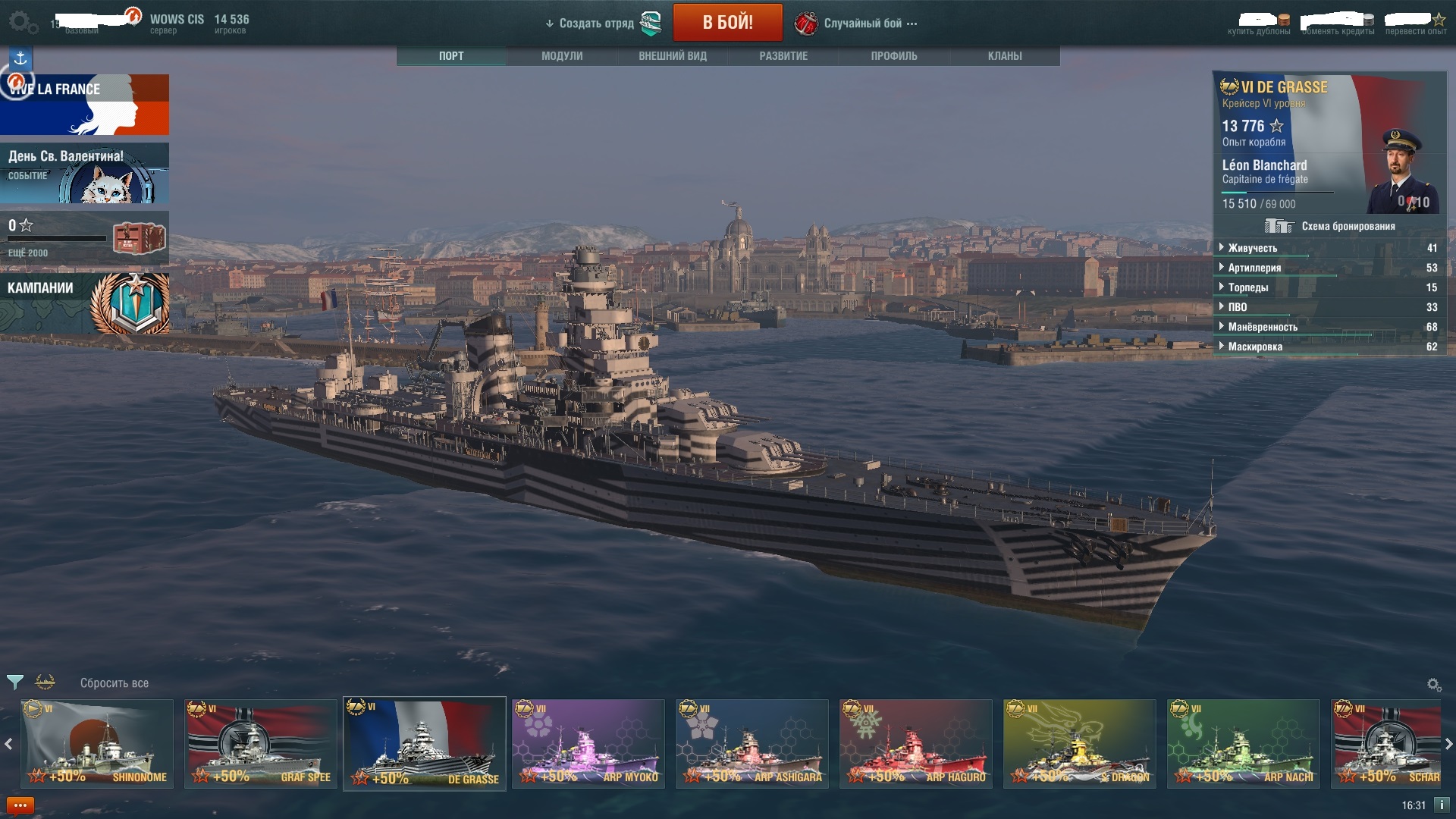Go to the РАЗВИТИЕ tab
This screenshot has width=1456, height=819.
pyautogui.click(x=783, y=56)
